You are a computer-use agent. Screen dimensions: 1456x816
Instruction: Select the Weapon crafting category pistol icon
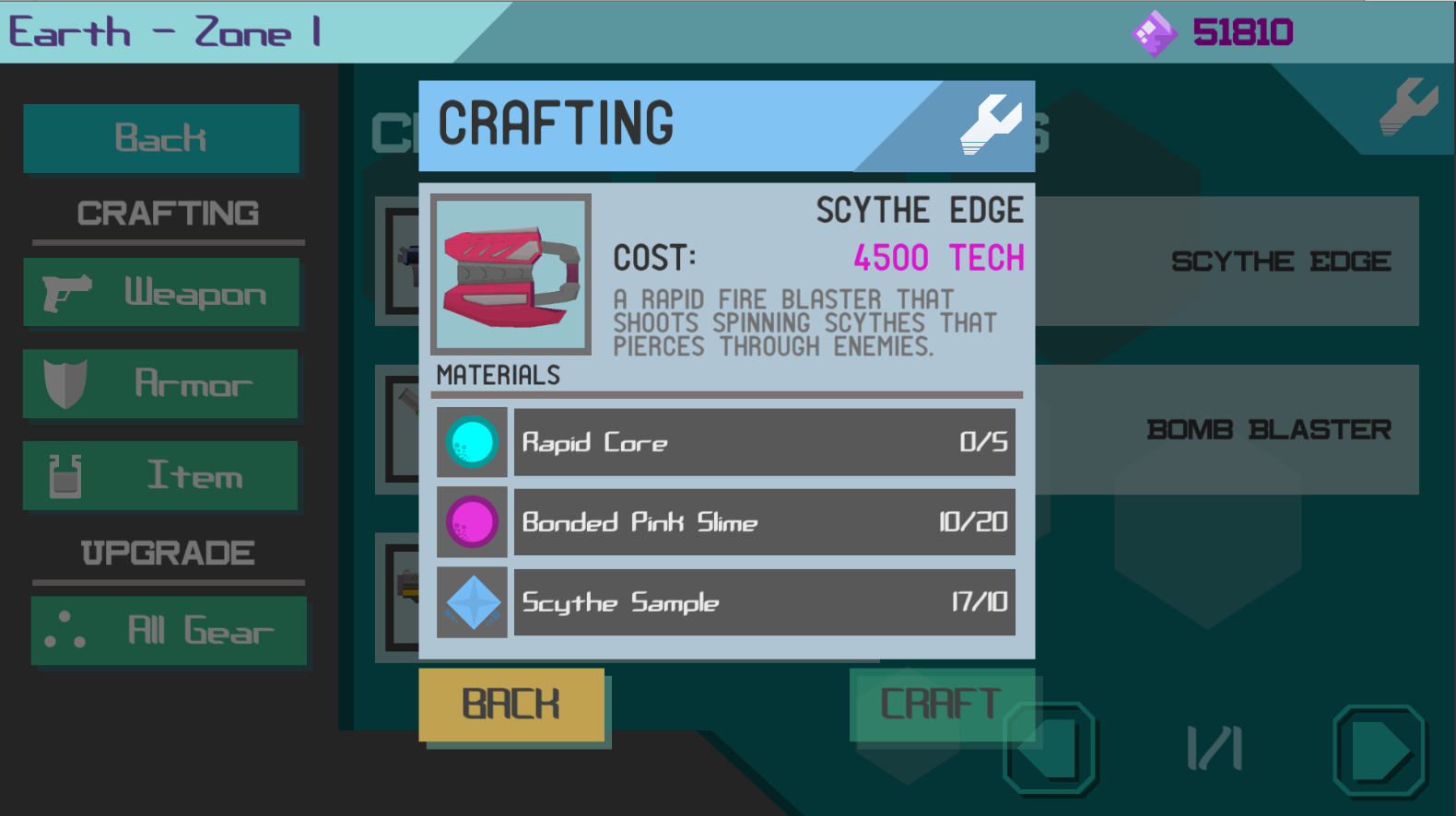click(65, 293)
